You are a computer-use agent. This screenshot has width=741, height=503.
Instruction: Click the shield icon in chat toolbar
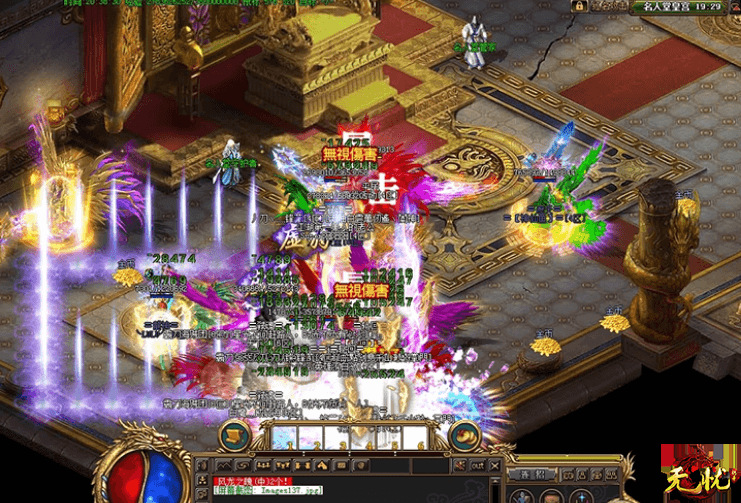pos(360,465)
